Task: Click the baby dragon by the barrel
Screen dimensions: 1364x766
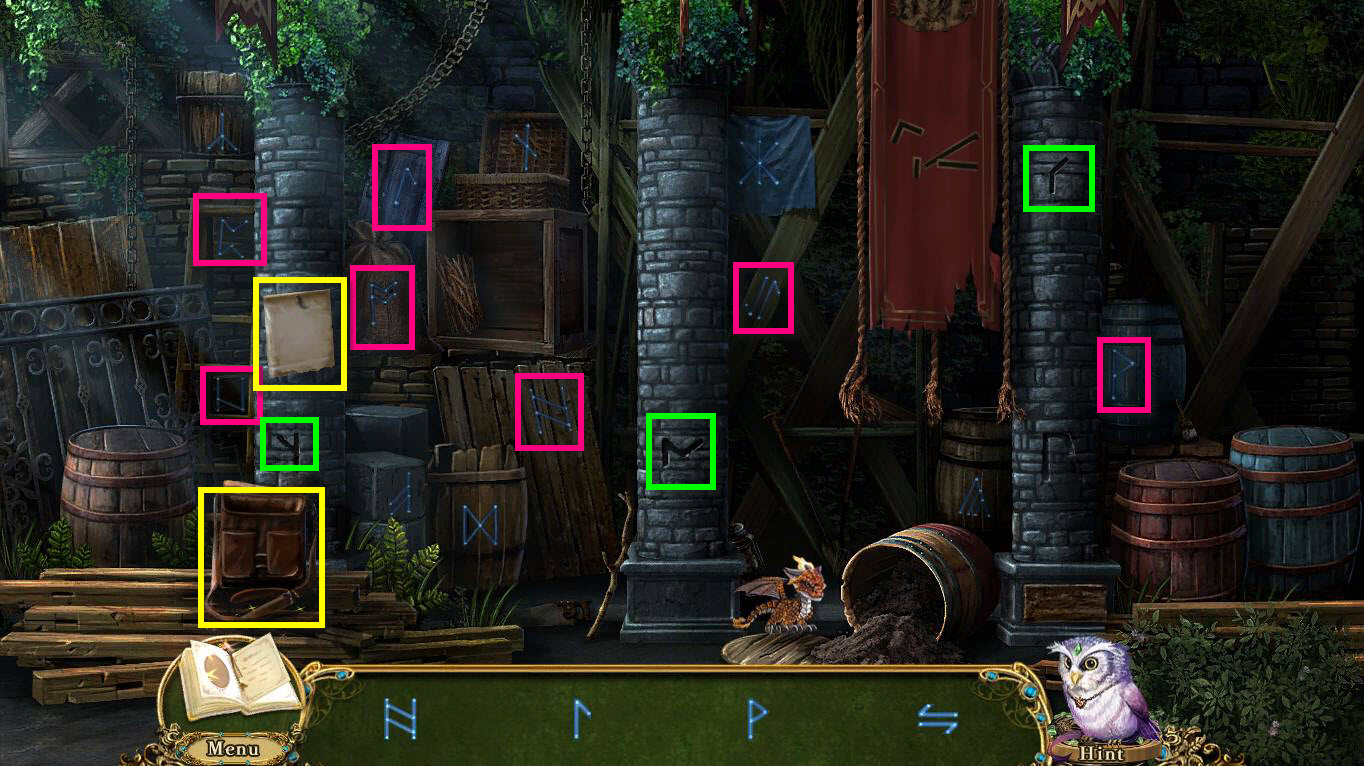Action: pyautogui.click(x=787, y=593)
